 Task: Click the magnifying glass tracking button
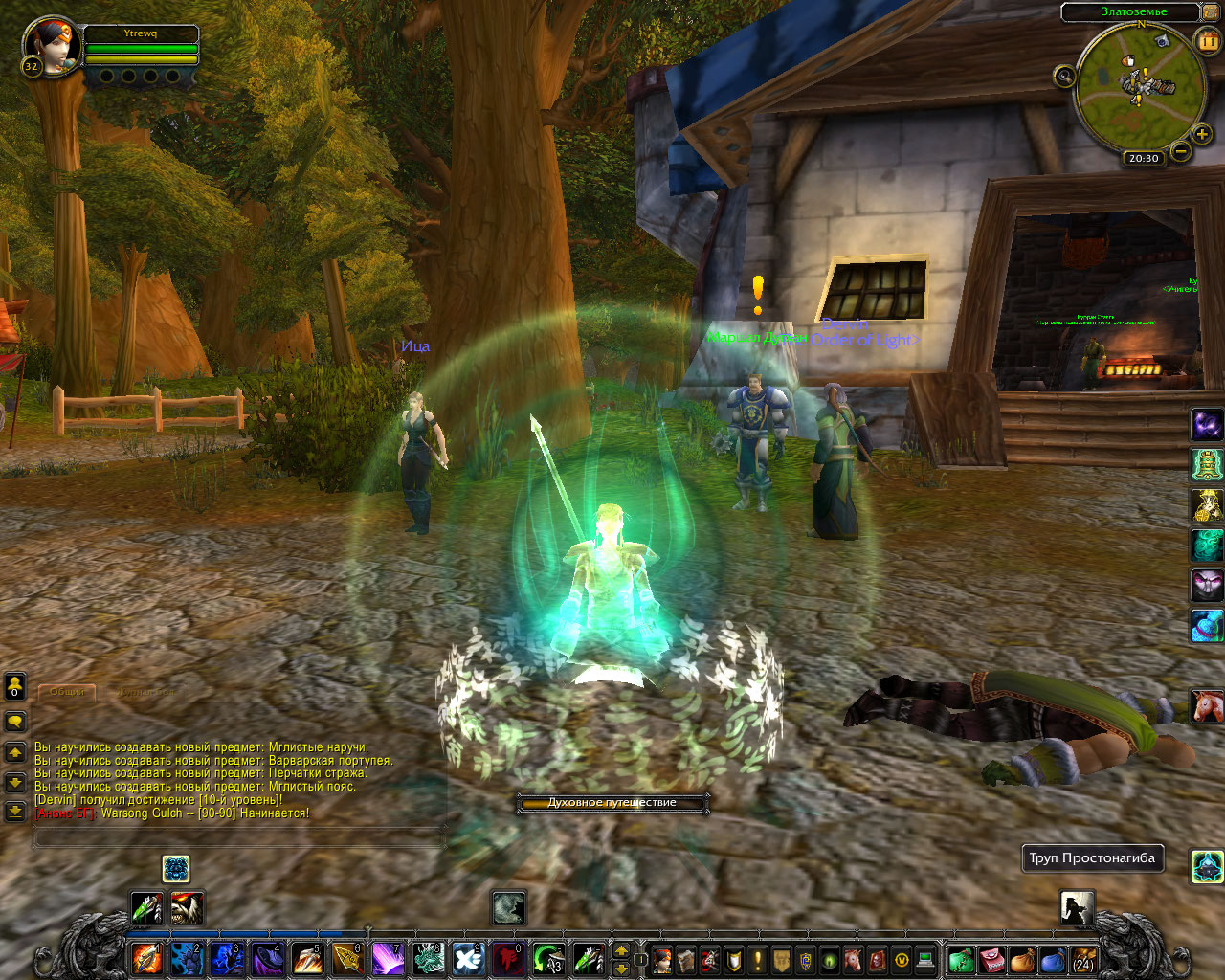pos(1064,76)
